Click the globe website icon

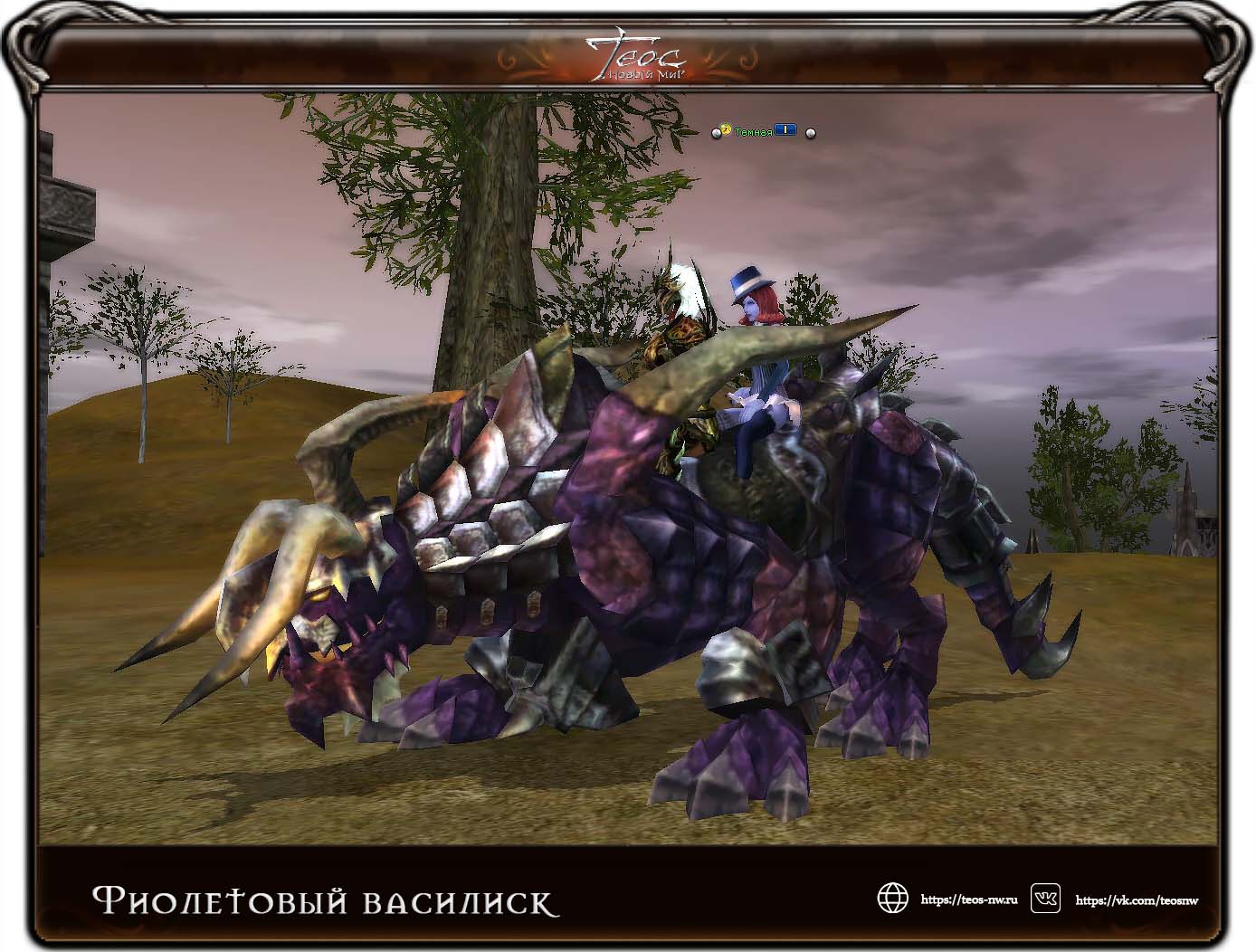[892, 899]
